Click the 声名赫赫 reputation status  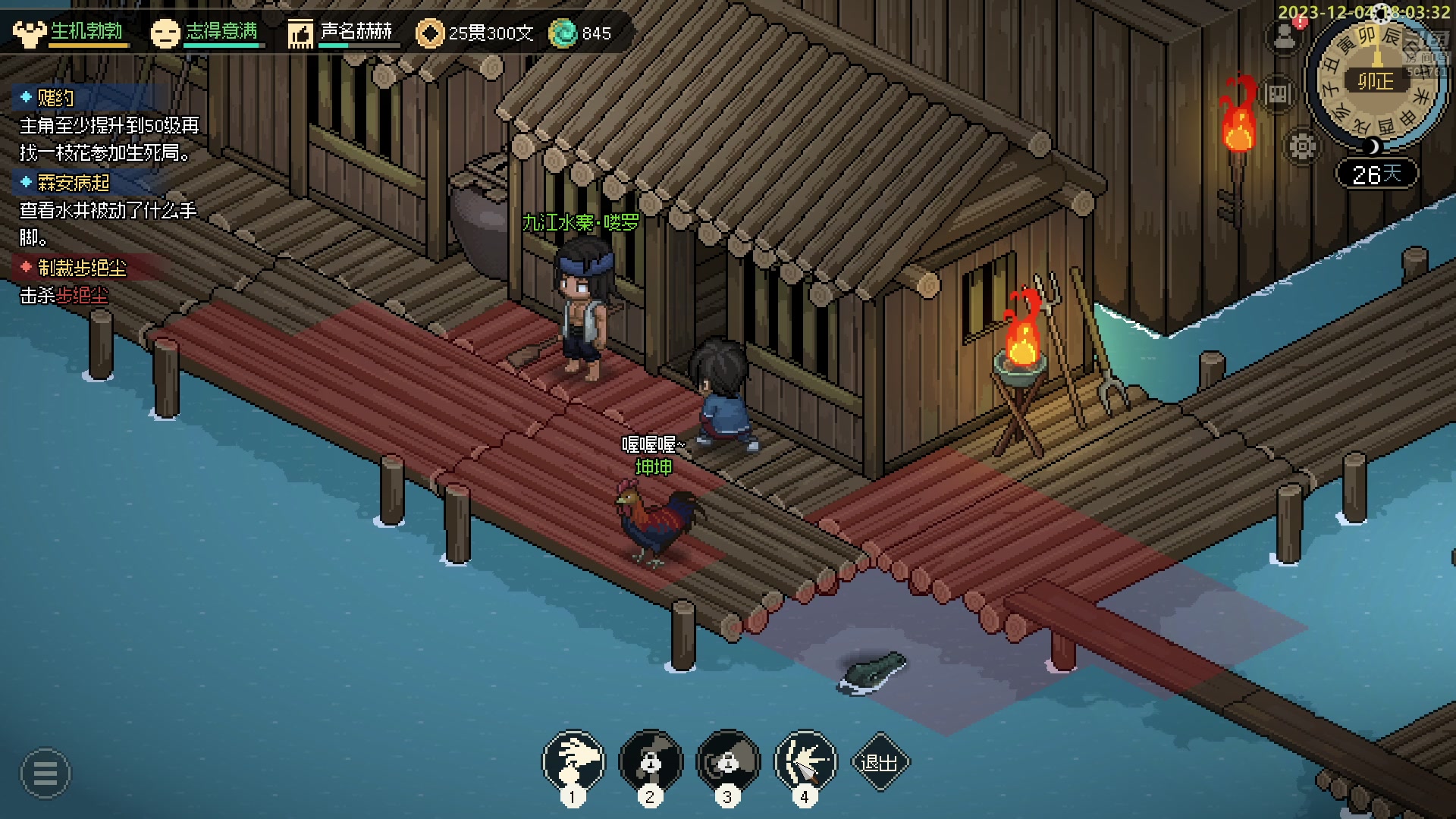pyautogui.click(x=356, y=32)
